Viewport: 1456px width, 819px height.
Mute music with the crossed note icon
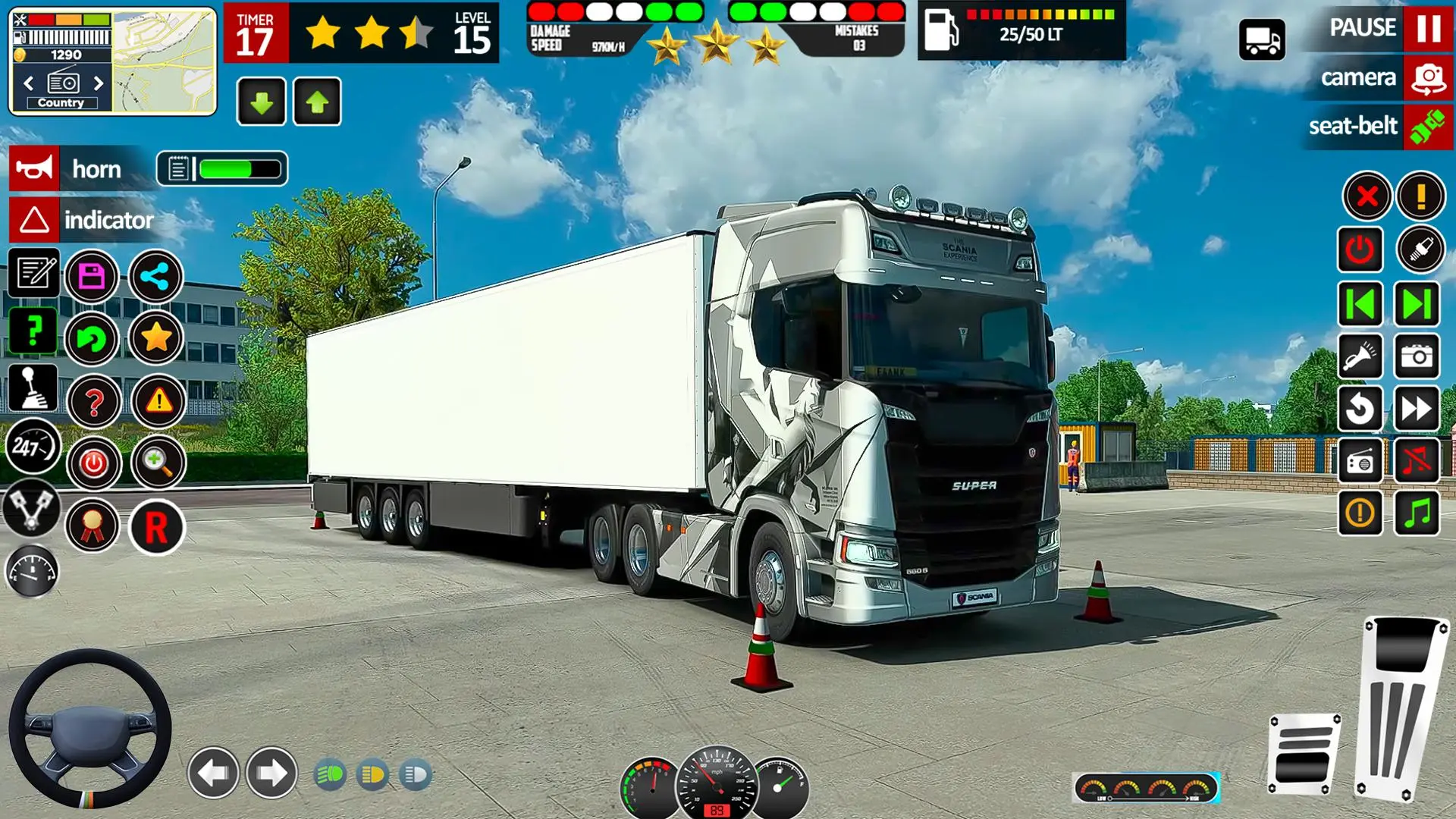point(1416,460)
